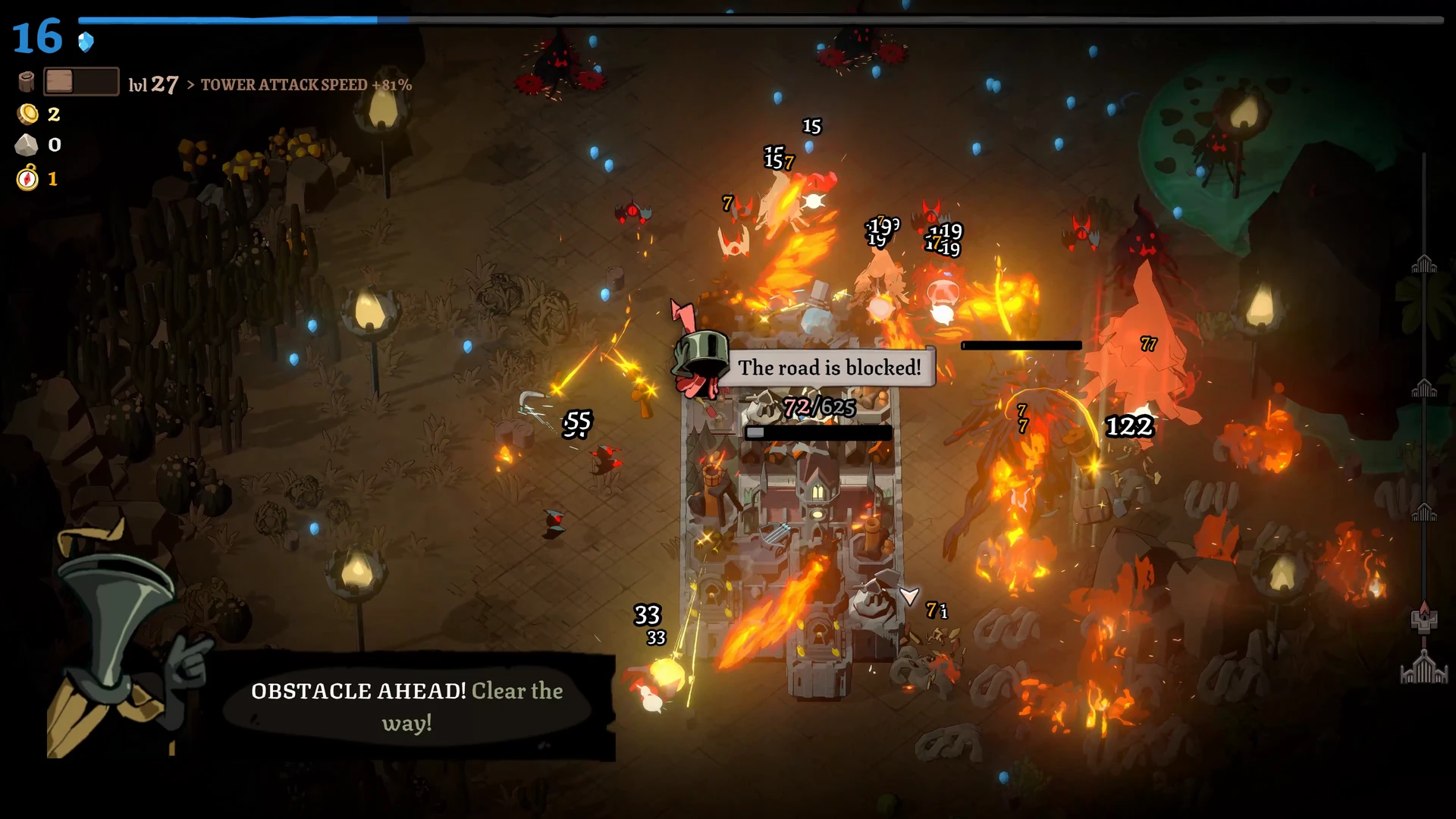
Task: Dismiss the "OBSTACLE AHEAD!" message banner
Action: click(x=407, y=706)
